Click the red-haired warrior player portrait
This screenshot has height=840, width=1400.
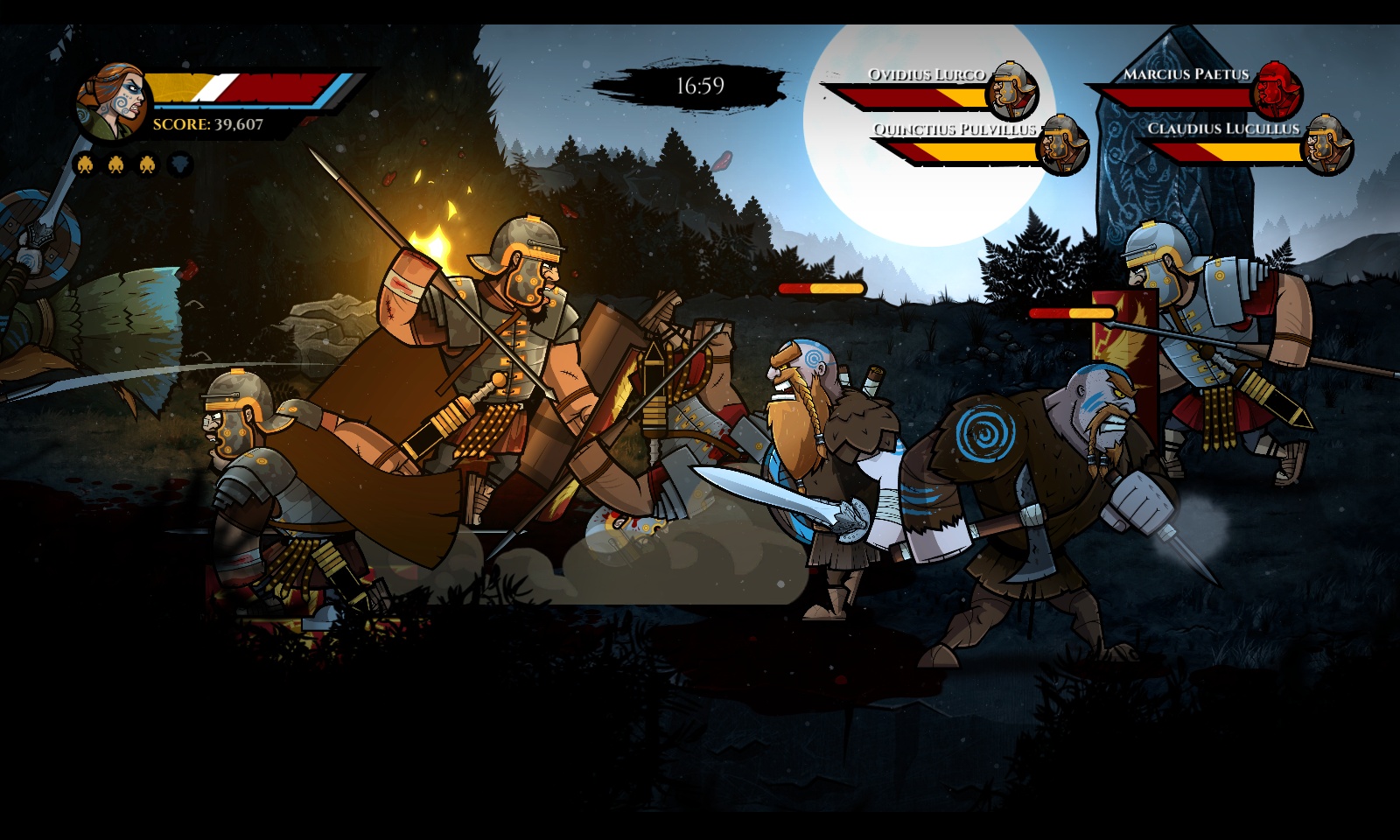click(110, 101)
